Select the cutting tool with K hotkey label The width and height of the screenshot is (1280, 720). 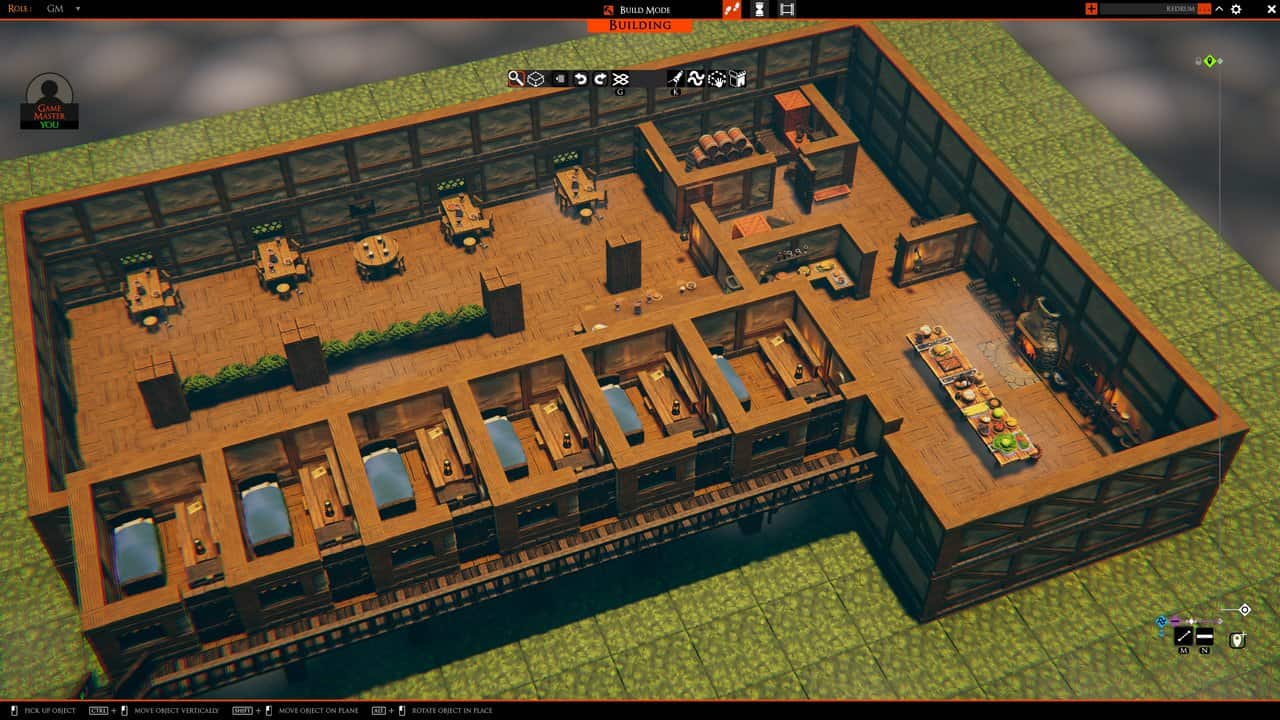pos(675,78)
